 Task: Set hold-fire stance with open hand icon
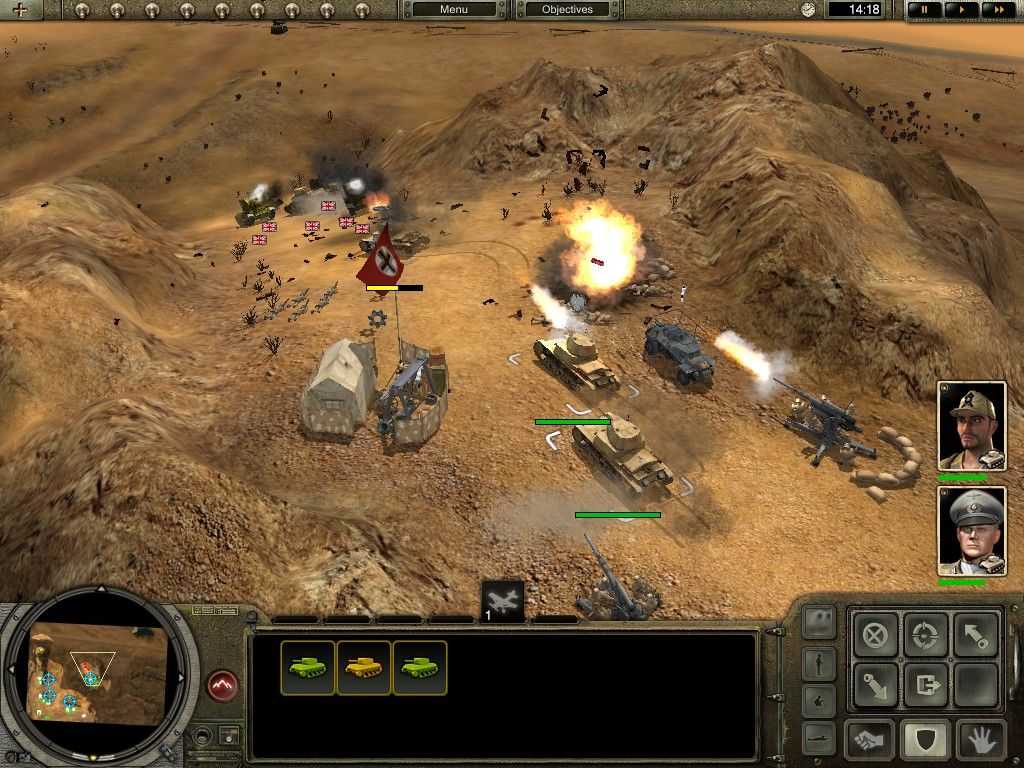tap(981, 740)
